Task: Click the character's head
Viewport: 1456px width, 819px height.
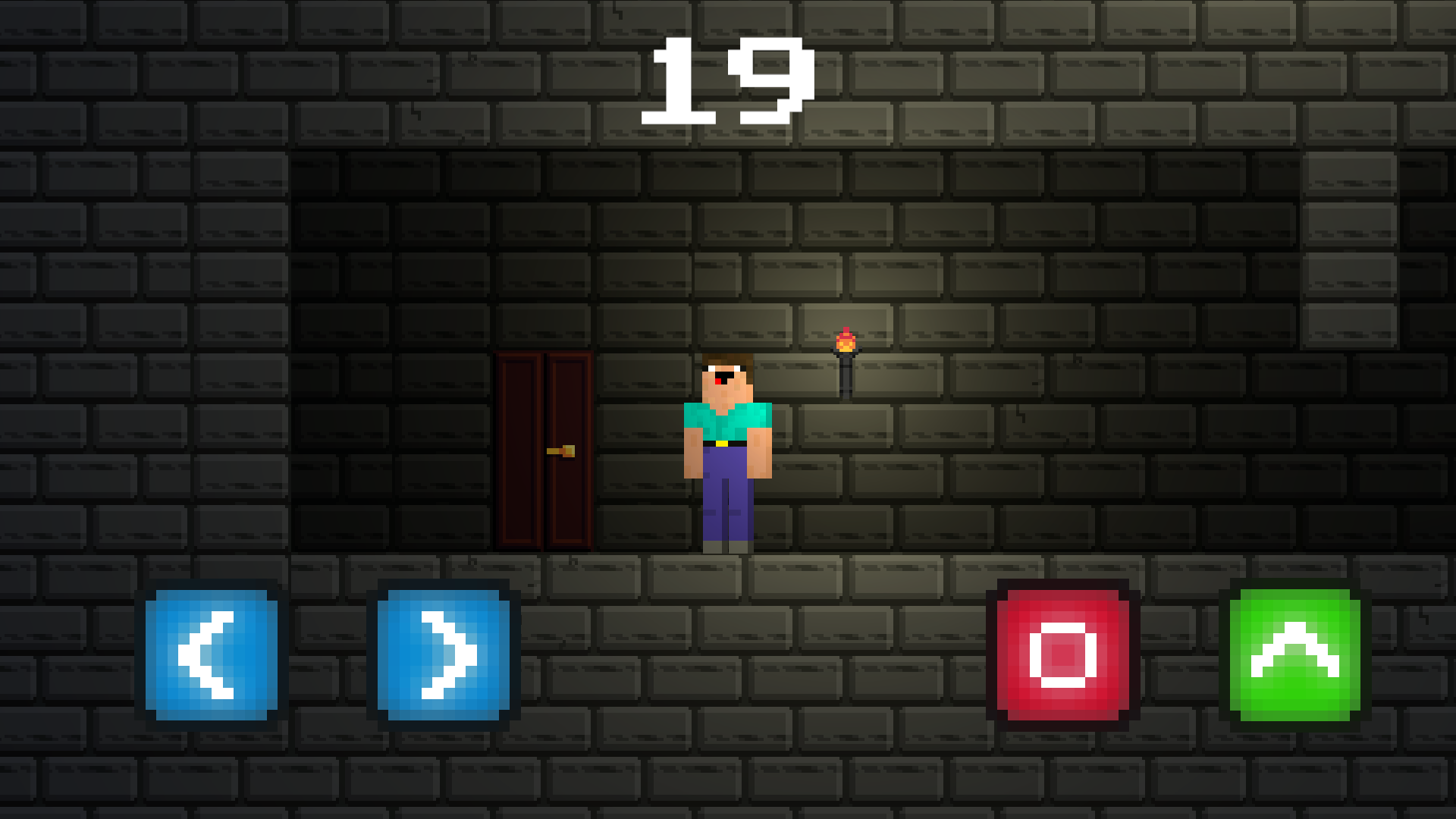Action: 728,375
